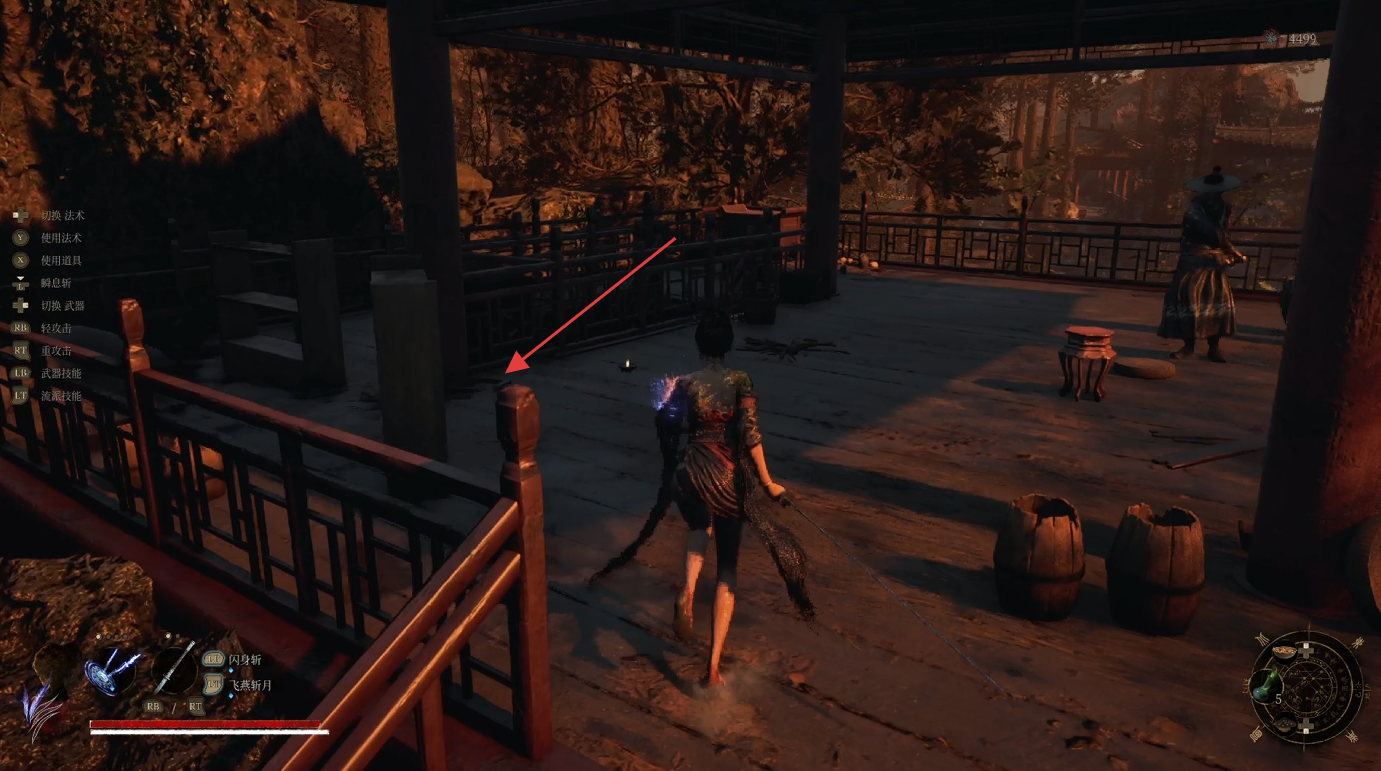Screen dimensions: 1381x771
Task: Click the compass wheel centre
Action: point(1309,687)
